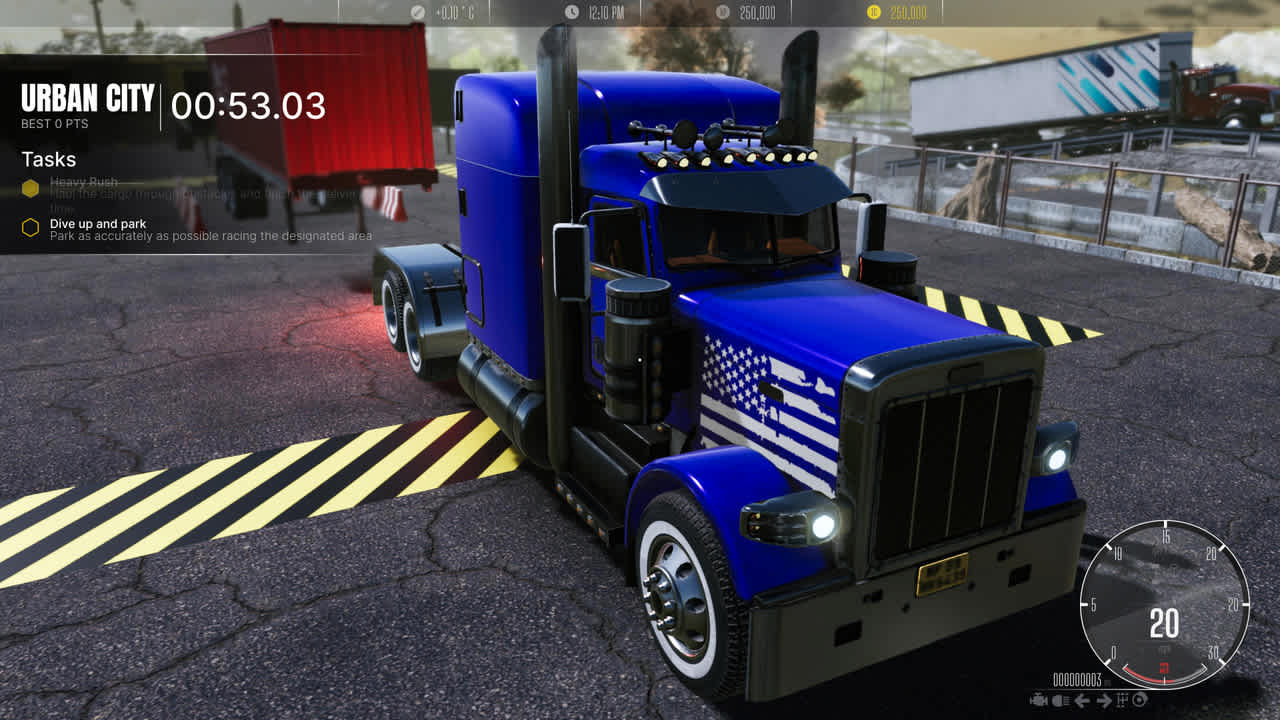
Task: Click the gearbox indicator icon on the dashboard
Action: tap(1122, 700)
